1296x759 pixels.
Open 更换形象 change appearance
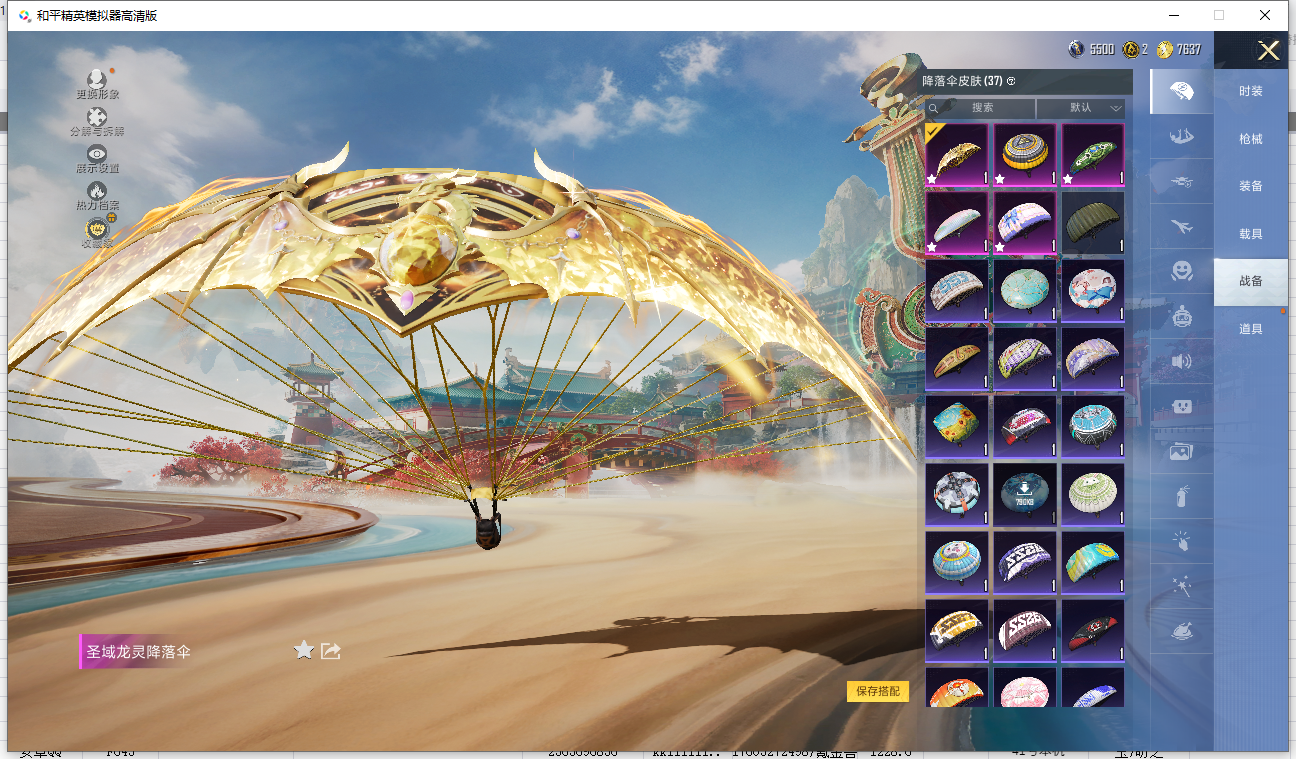[97, 82]
